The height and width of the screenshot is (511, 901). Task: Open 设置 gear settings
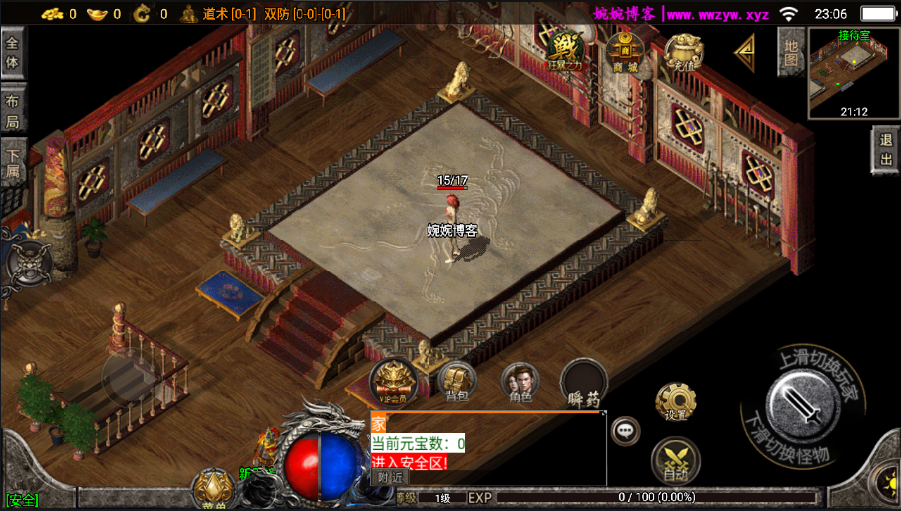point(676,403)
